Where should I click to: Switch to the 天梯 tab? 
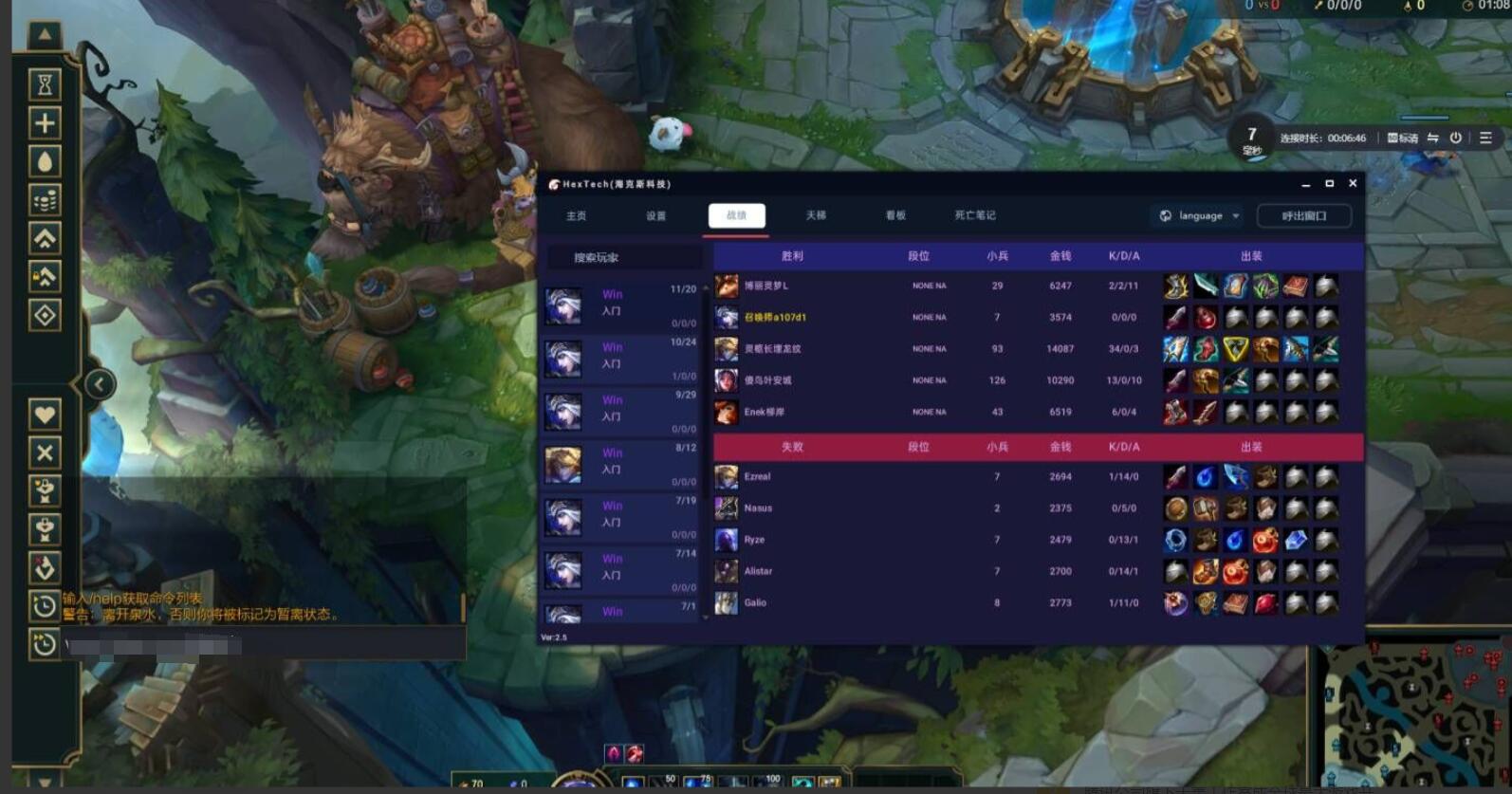(x=816, y=215)
